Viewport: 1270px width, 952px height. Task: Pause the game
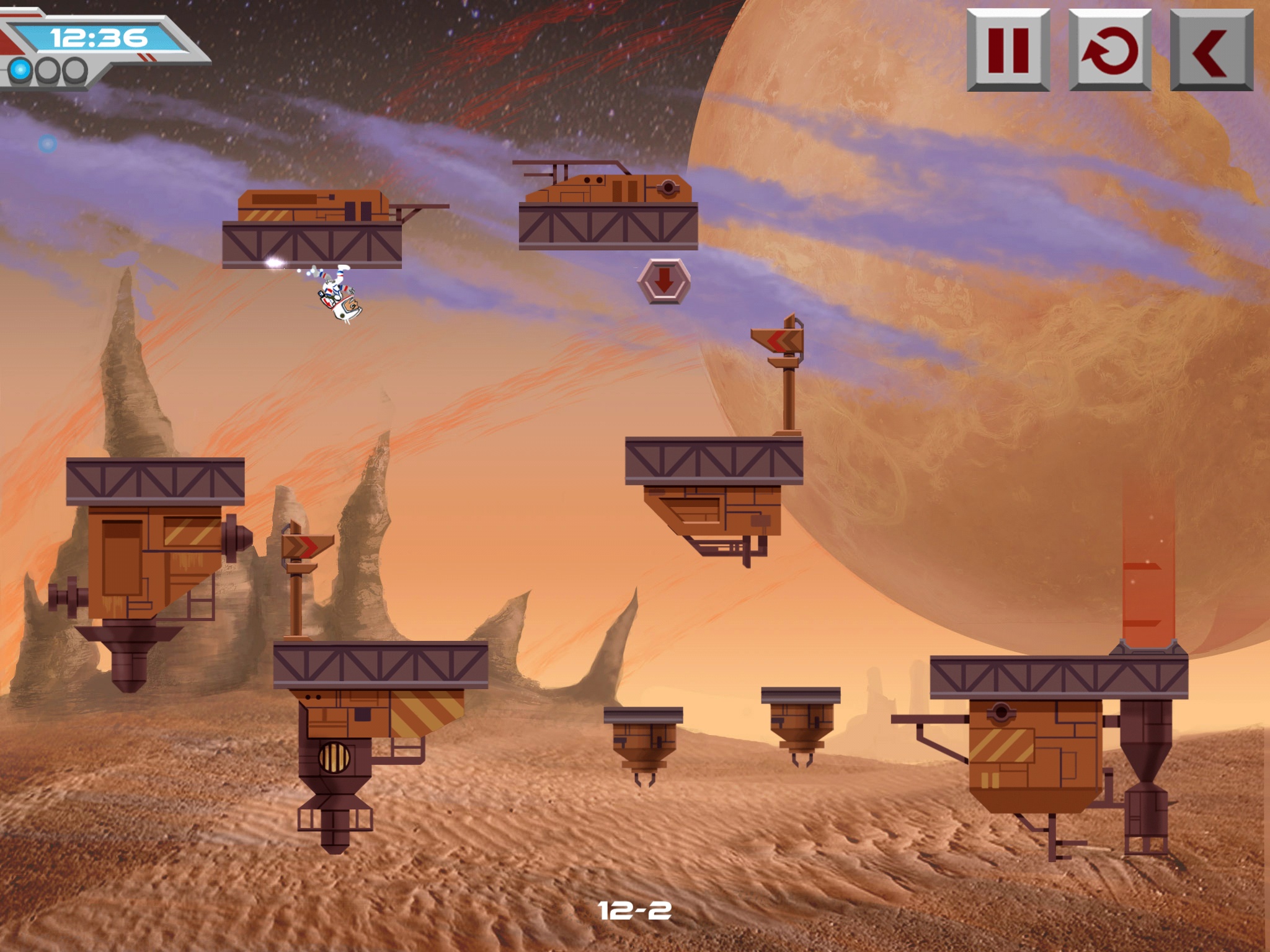pyautogui.click(x=1008, y=50)
